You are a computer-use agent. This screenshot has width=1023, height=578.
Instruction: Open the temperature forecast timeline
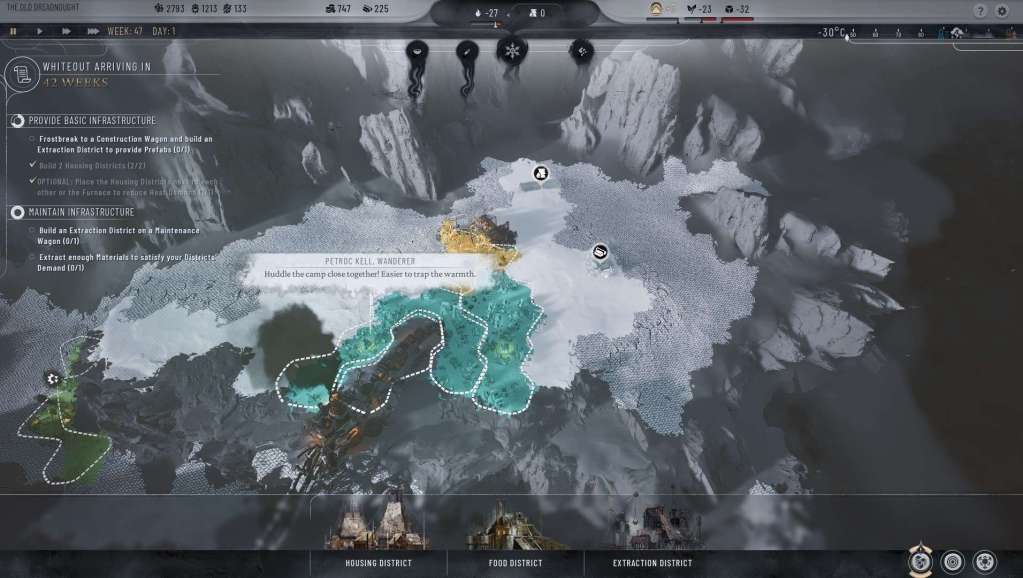pos(900,33)
